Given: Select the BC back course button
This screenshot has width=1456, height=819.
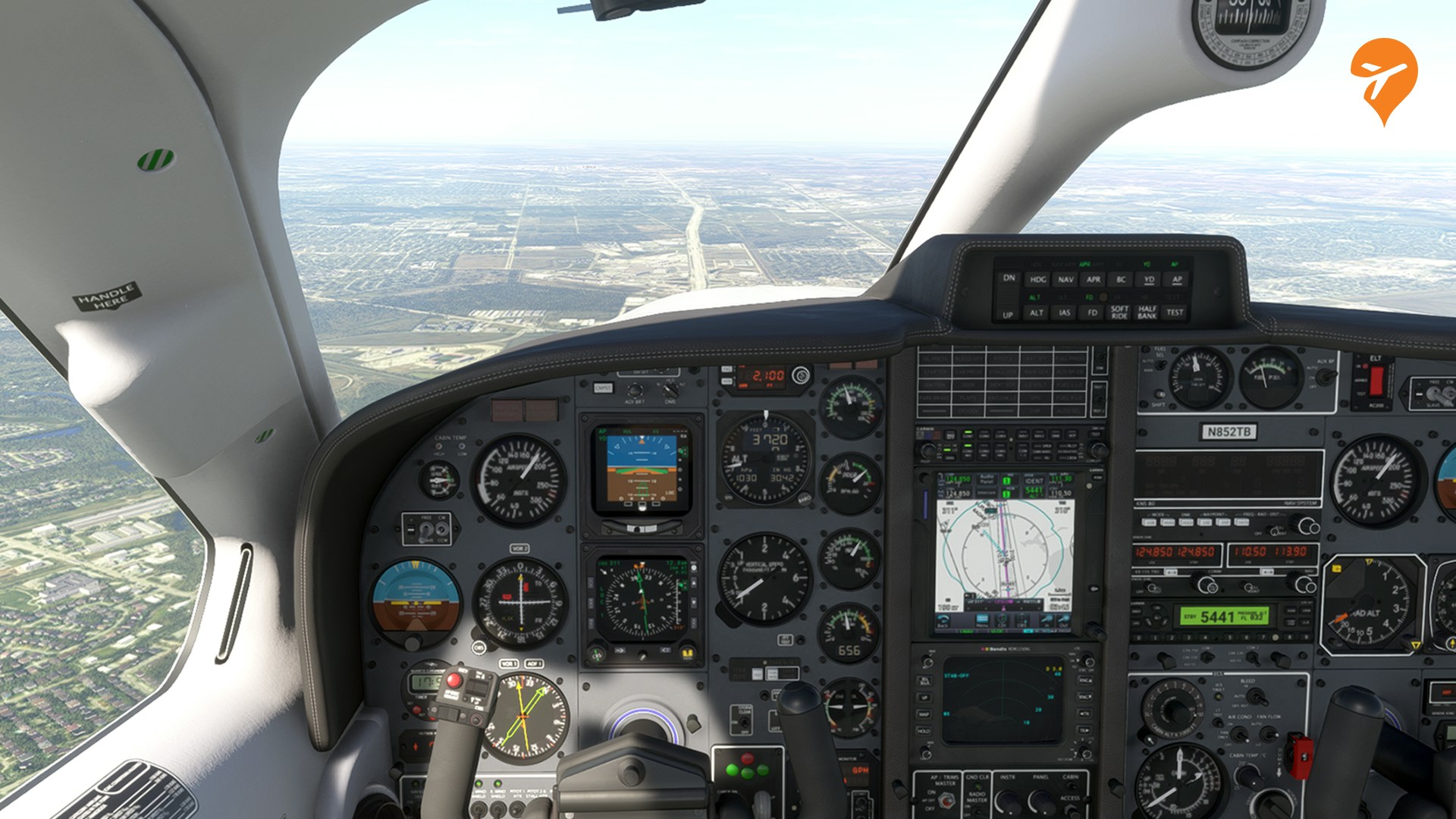Looking at the screenshot, I should click(x=1121, y=280).
